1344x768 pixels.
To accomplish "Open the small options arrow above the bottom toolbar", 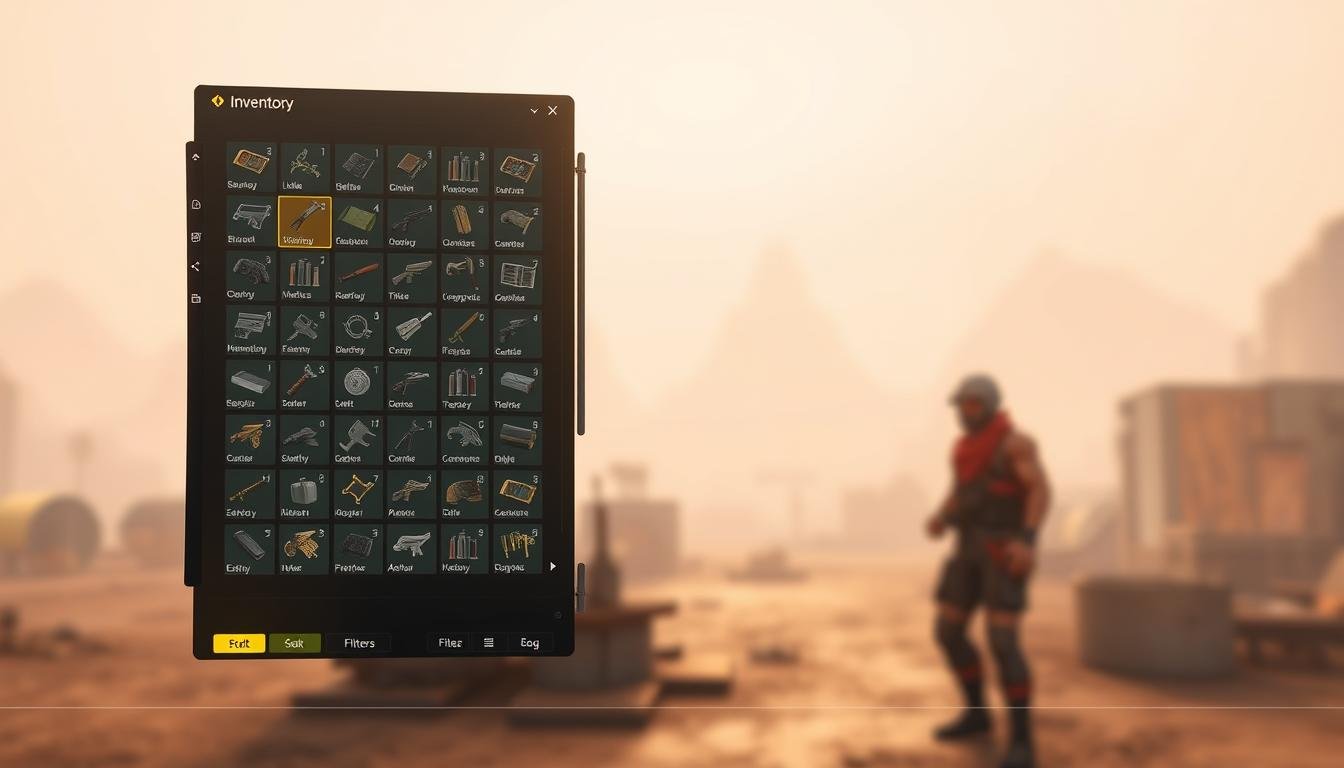I will 558,614.
